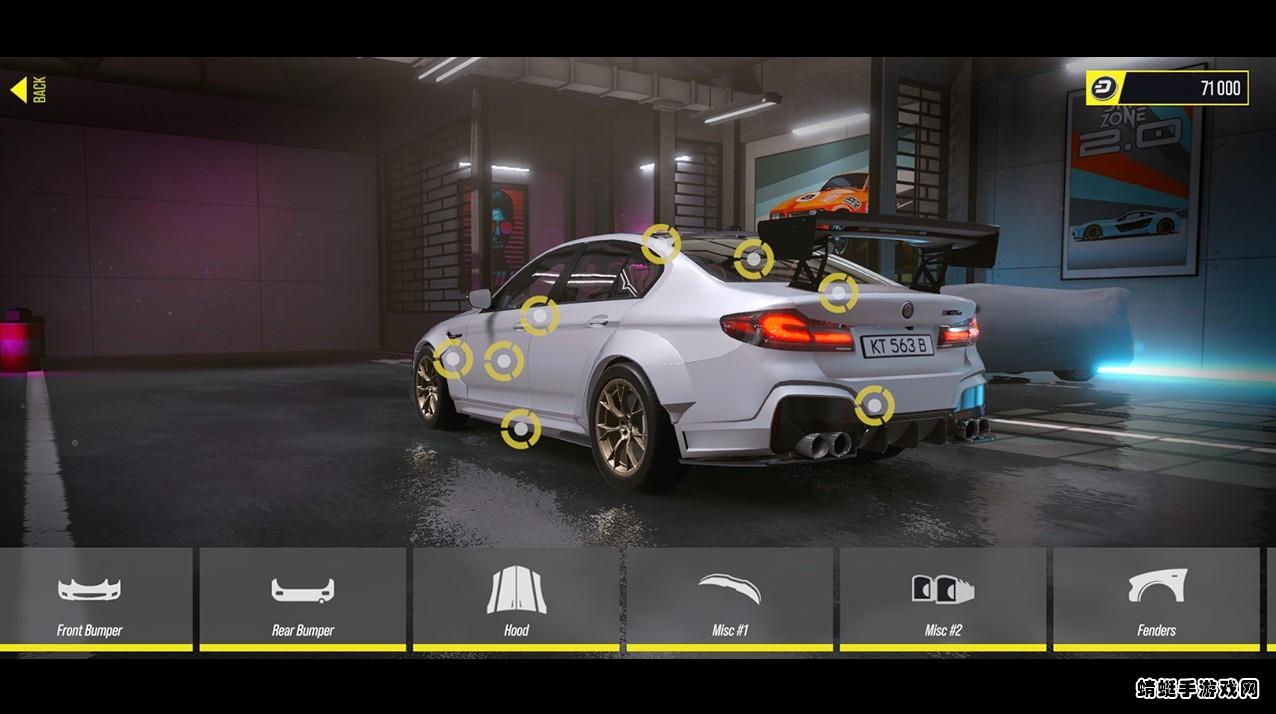1276x714 pixels.
Task: Go back using the BACK button
Action: tap(28, 90)
